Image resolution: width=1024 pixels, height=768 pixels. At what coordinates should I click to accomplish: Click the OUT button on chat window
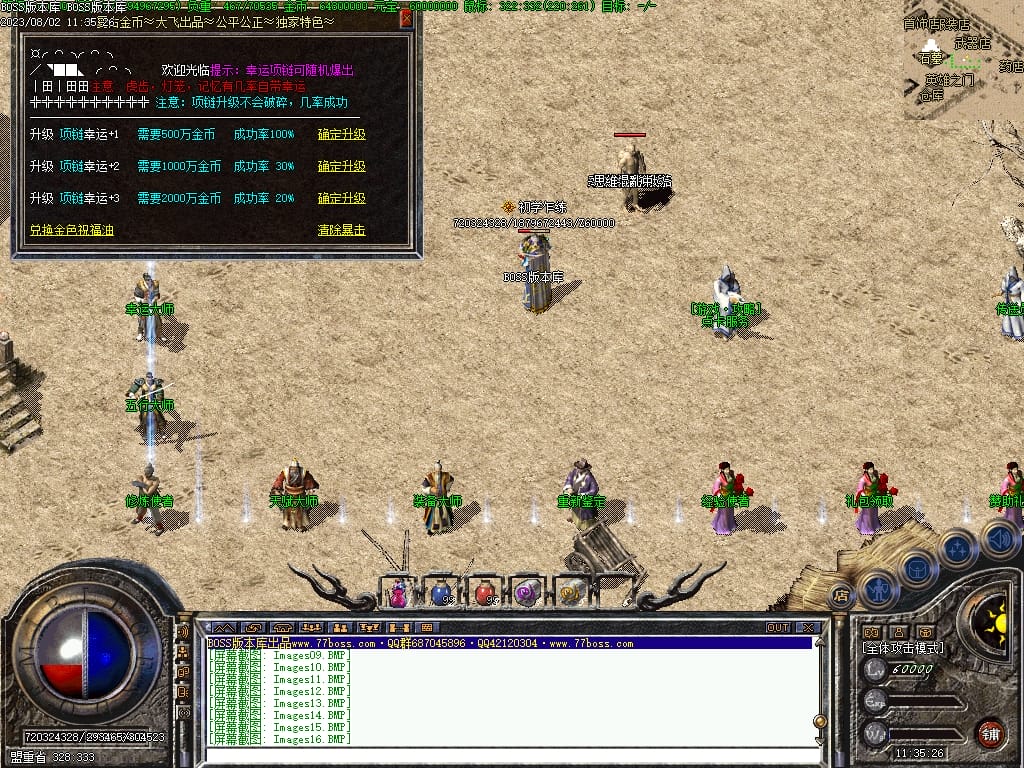pos(777,628)
